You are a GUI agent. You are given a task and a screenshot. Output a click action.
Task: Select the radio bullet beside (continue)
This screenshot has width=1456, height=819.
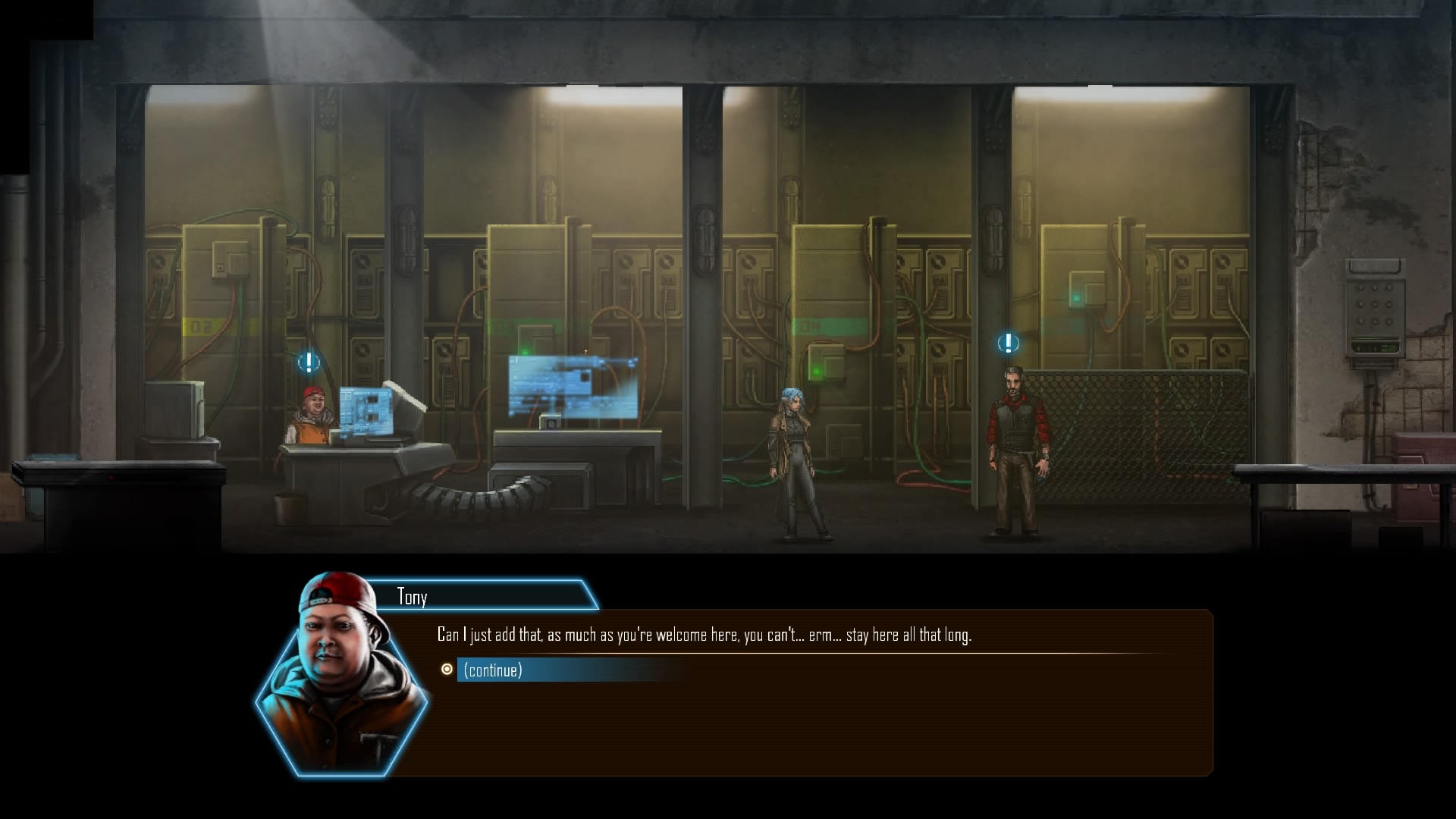[x=447, y=669]
